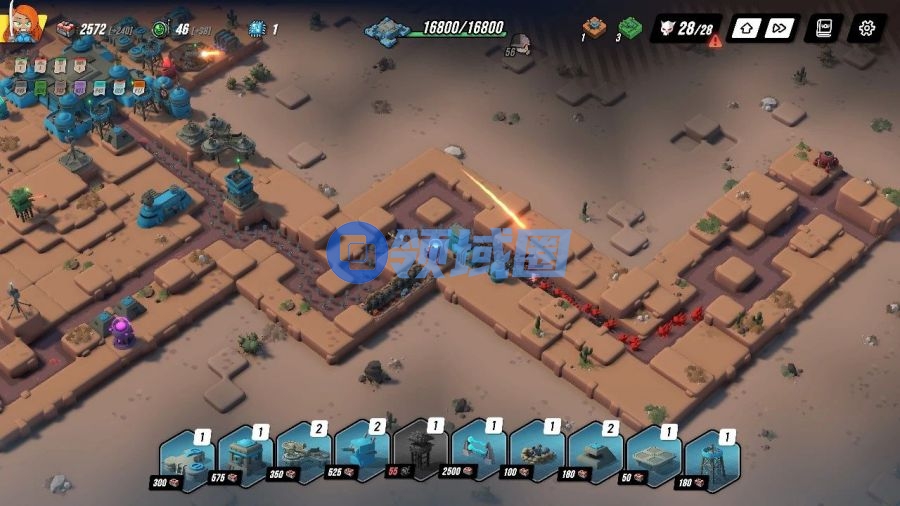Toggle fast-forward game speed
This screenshot has width=900, height=506.
[782, 28]
